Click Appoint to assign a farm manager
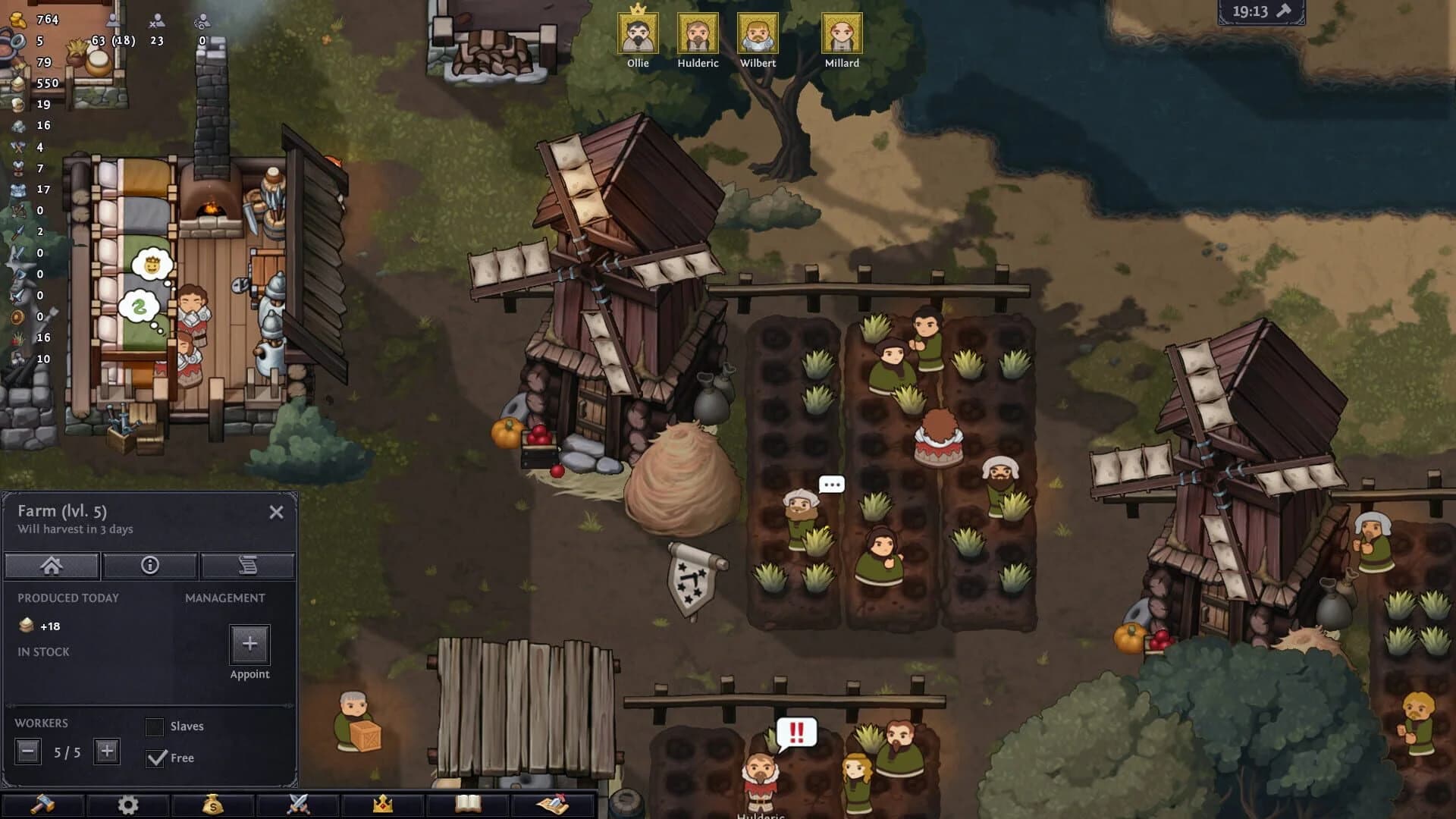1456x819 pixels. (x=249, y=644)
